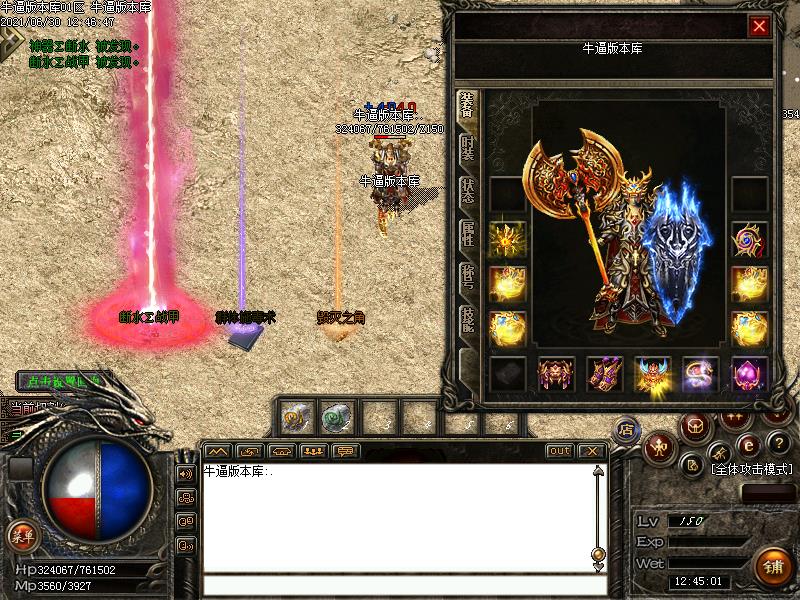Toggle sound with the speaker button
Image resolution: width=800 pixels, height=600 pixels.
186,473
